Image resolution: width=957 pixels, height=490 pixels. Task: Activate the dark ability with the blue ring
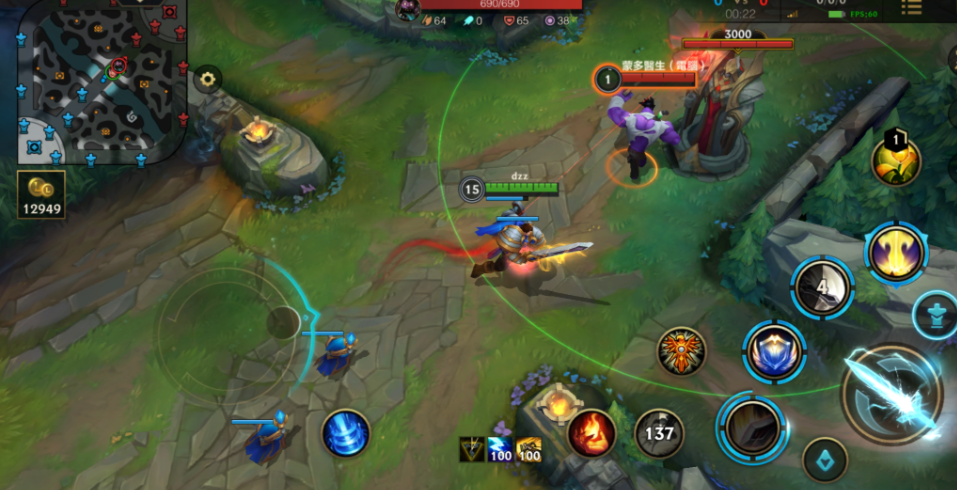point(753,427)
